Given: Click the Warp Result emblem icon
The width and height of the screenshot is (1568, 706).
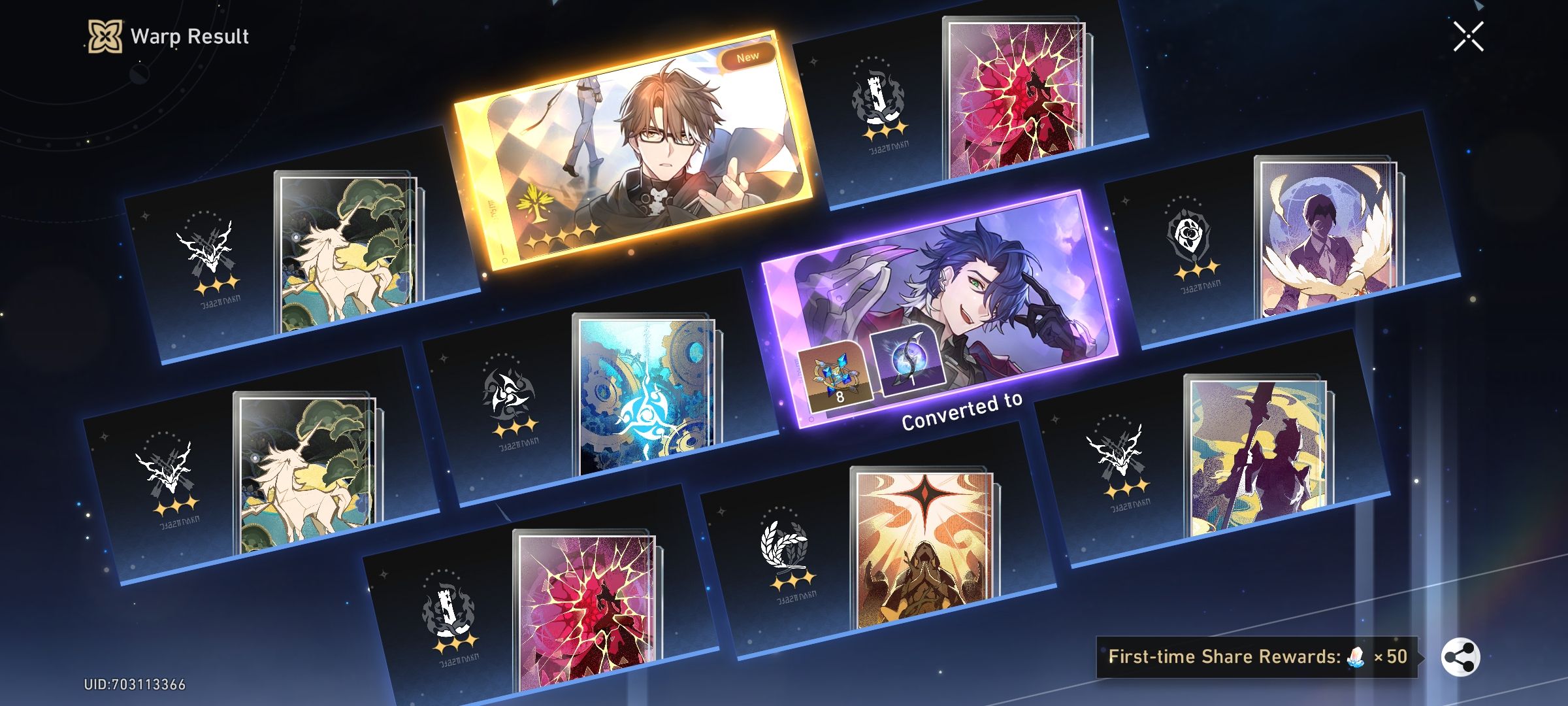Looking at the screenshot, I should pyautogui.click(x=105, y=37).
